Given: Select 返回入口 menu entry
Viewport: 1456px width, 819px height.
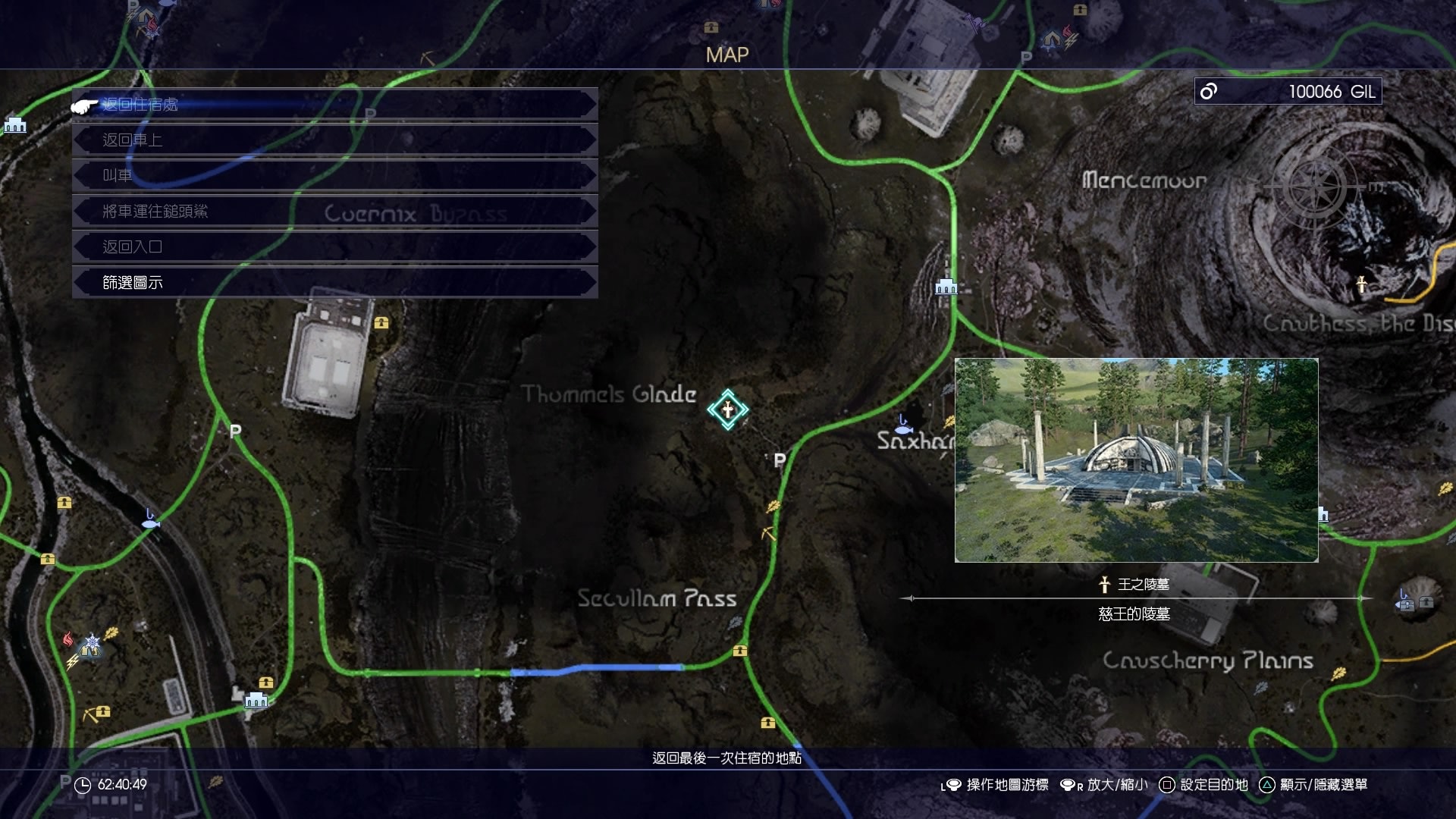Looking at the screenshot, I should [x=334, y=247].
